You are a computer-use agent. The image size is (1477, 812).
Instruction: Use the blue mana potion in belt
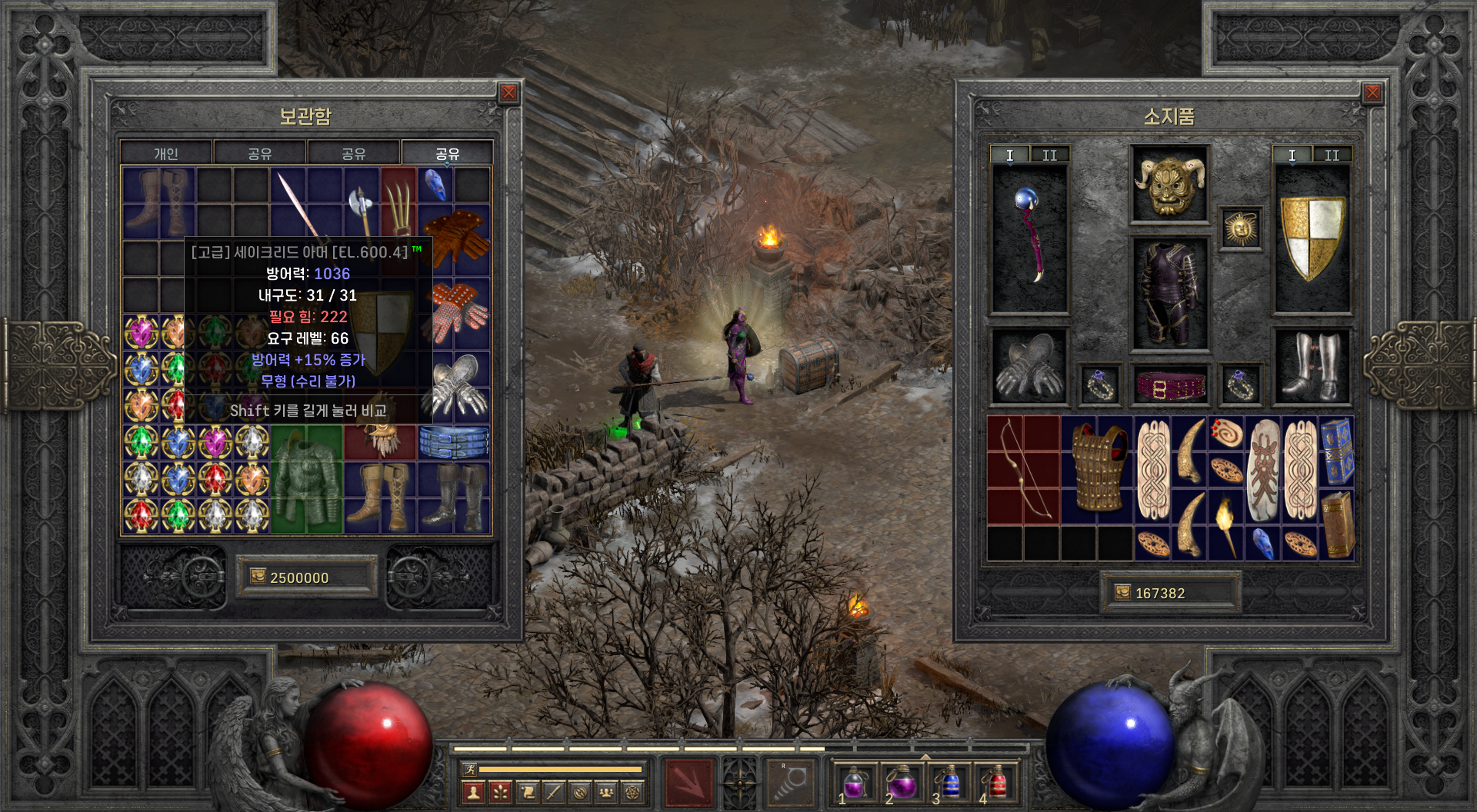coord(950,784)
